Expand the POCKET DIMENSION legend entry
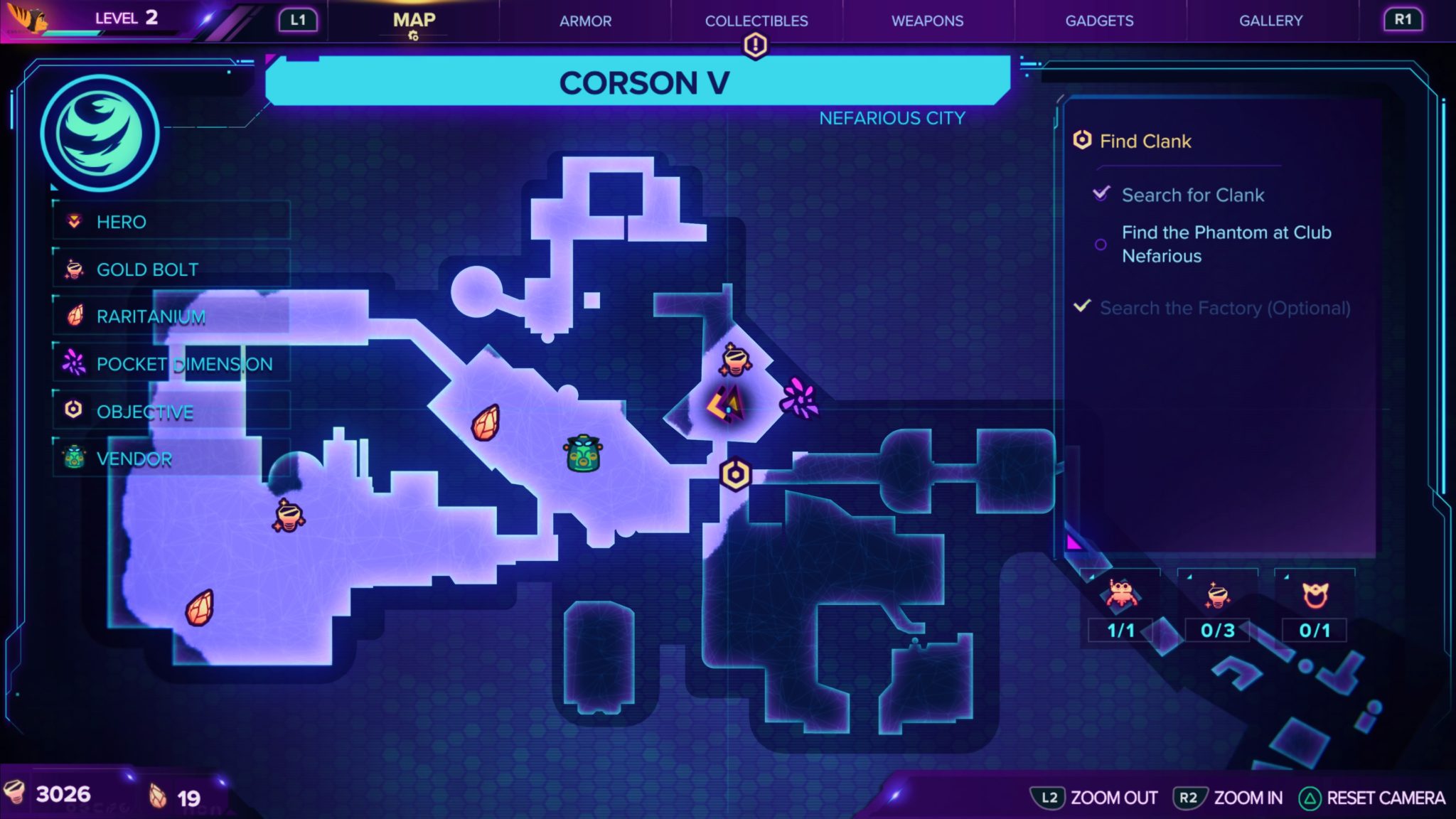This screenshot has width=1456, height=819. click(x=171, y=364)
